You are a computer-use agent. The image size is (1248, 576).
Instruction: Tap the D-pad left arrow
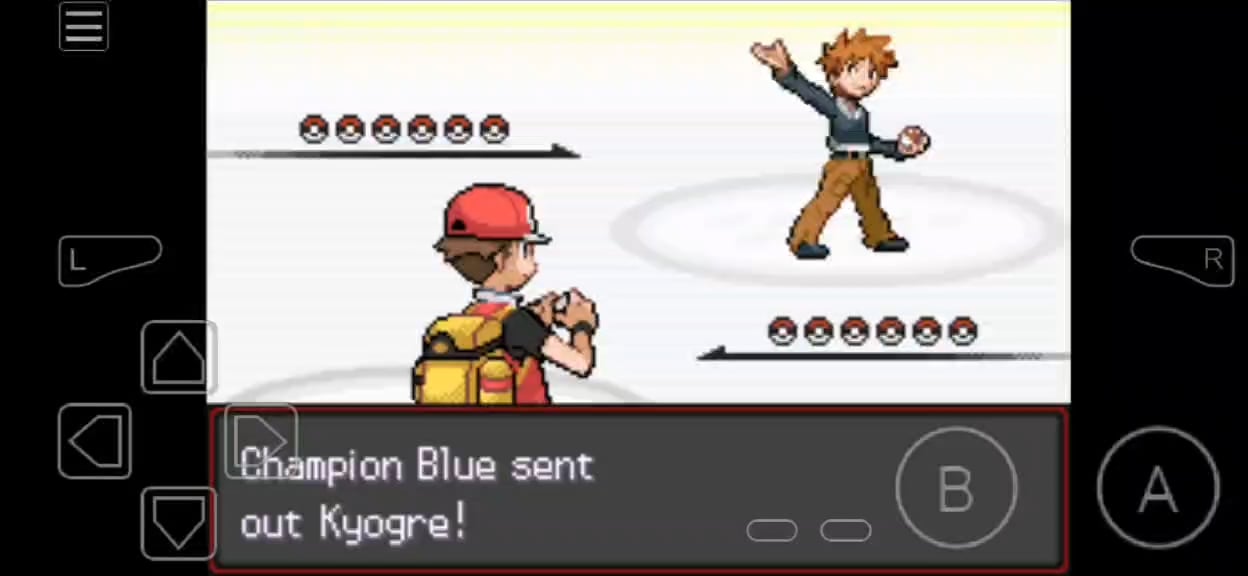[96, 441]
